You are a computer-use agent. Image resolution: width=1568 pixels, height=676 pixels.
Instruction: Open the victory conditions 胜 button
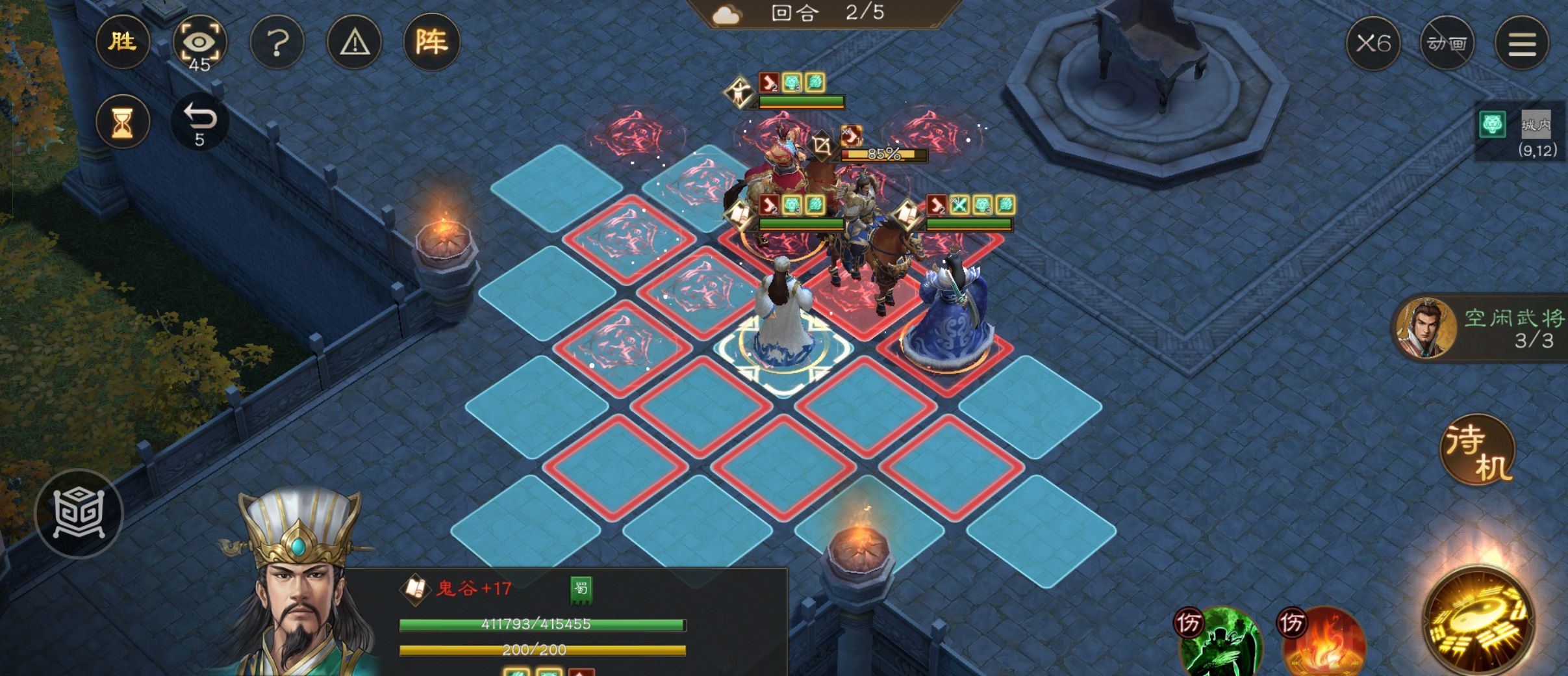click(x=122, y=42)
